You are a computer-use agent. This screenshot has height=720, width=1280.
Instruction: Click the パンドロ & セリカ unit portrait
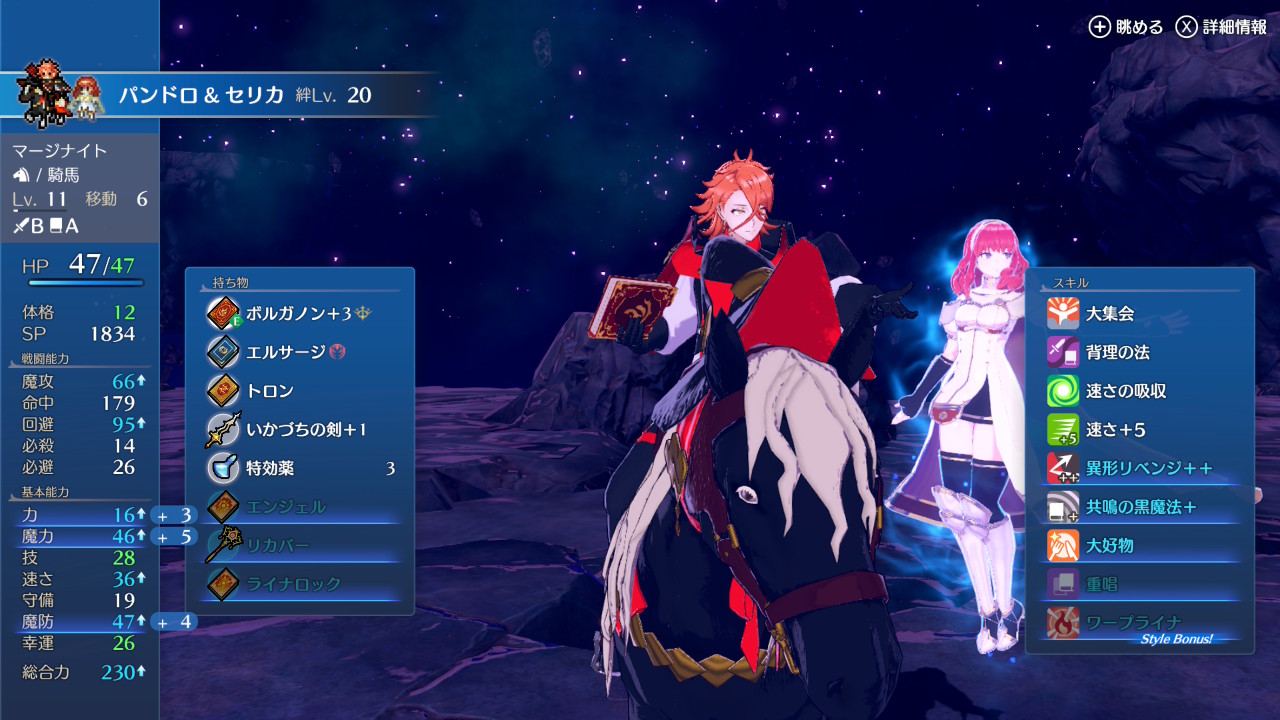[x=60, y=96]
